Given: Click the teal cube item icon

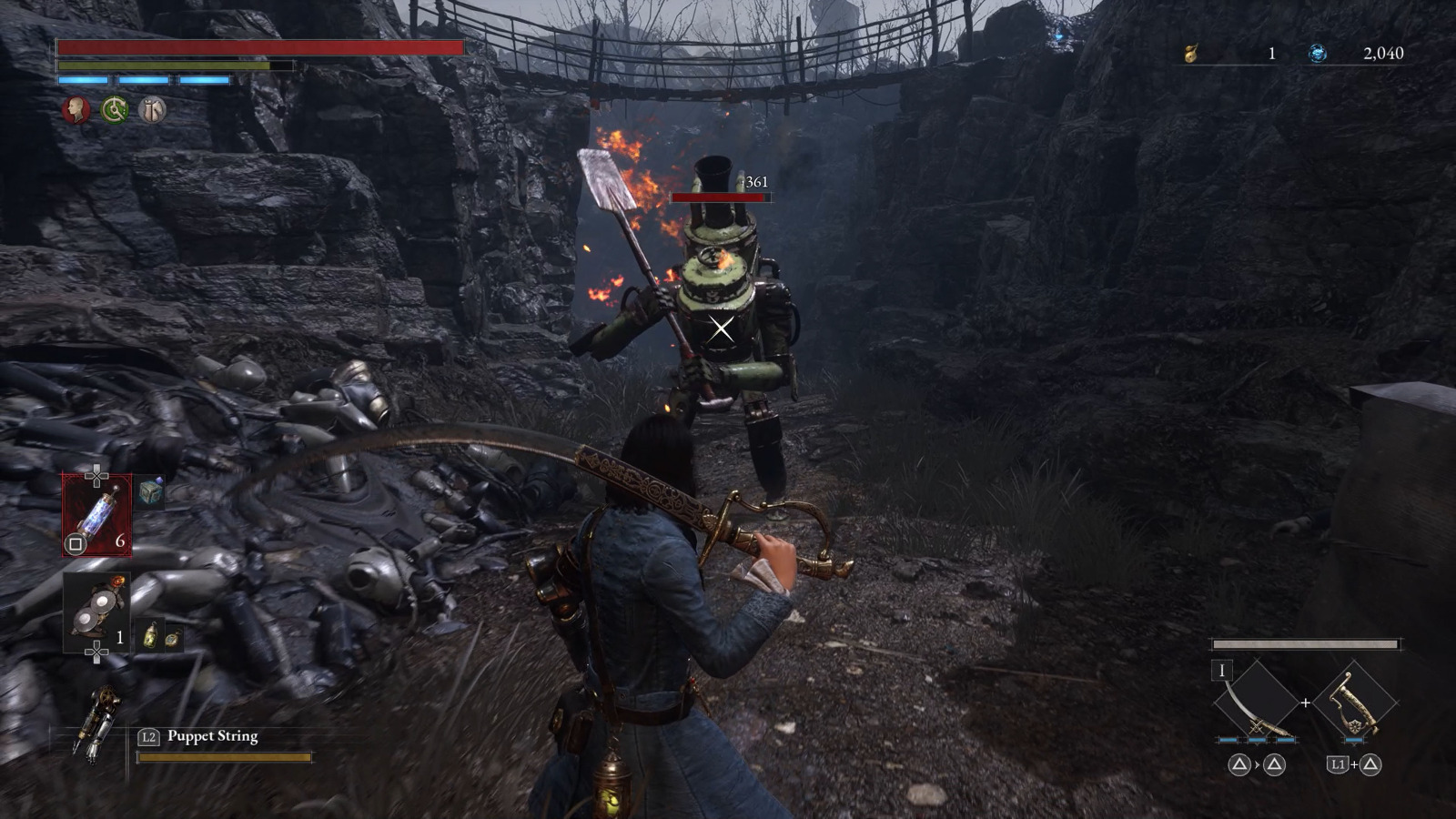Looking at the screenshot, I should click(151, 493).
